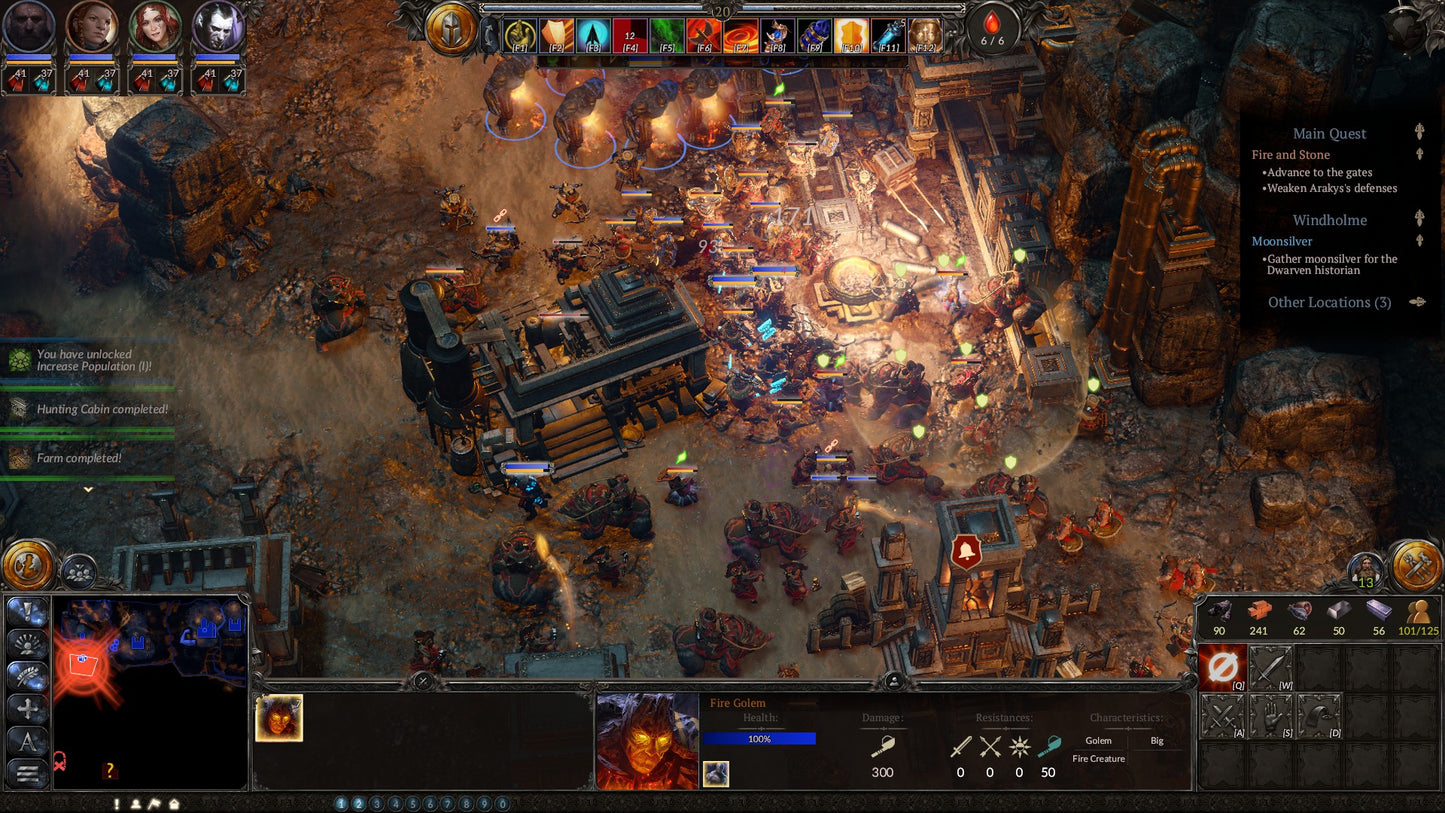Activate the F3 arrow ability

coord(593,36)
